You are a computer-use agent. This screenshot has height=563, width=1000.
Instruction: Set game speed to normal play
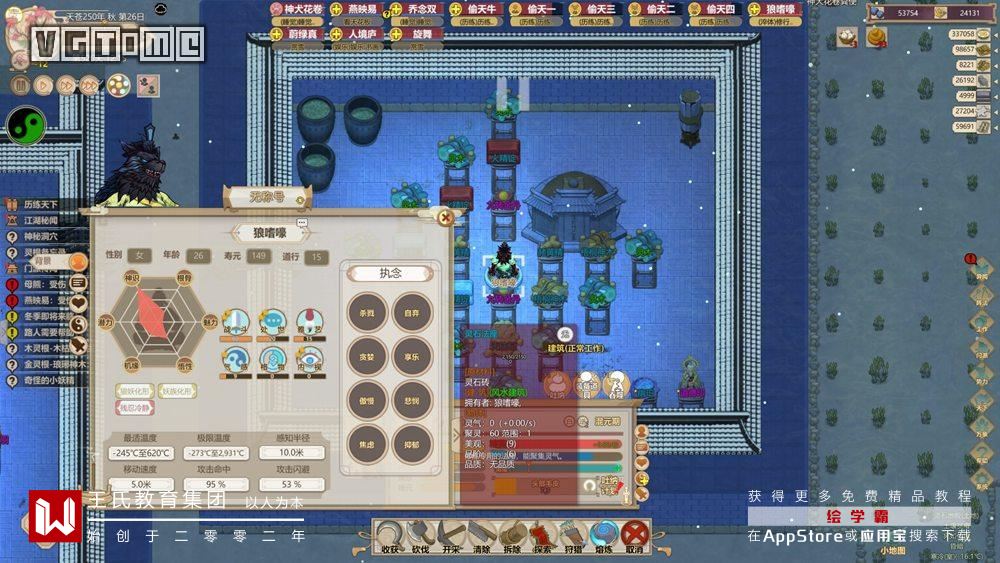[43, 85]
